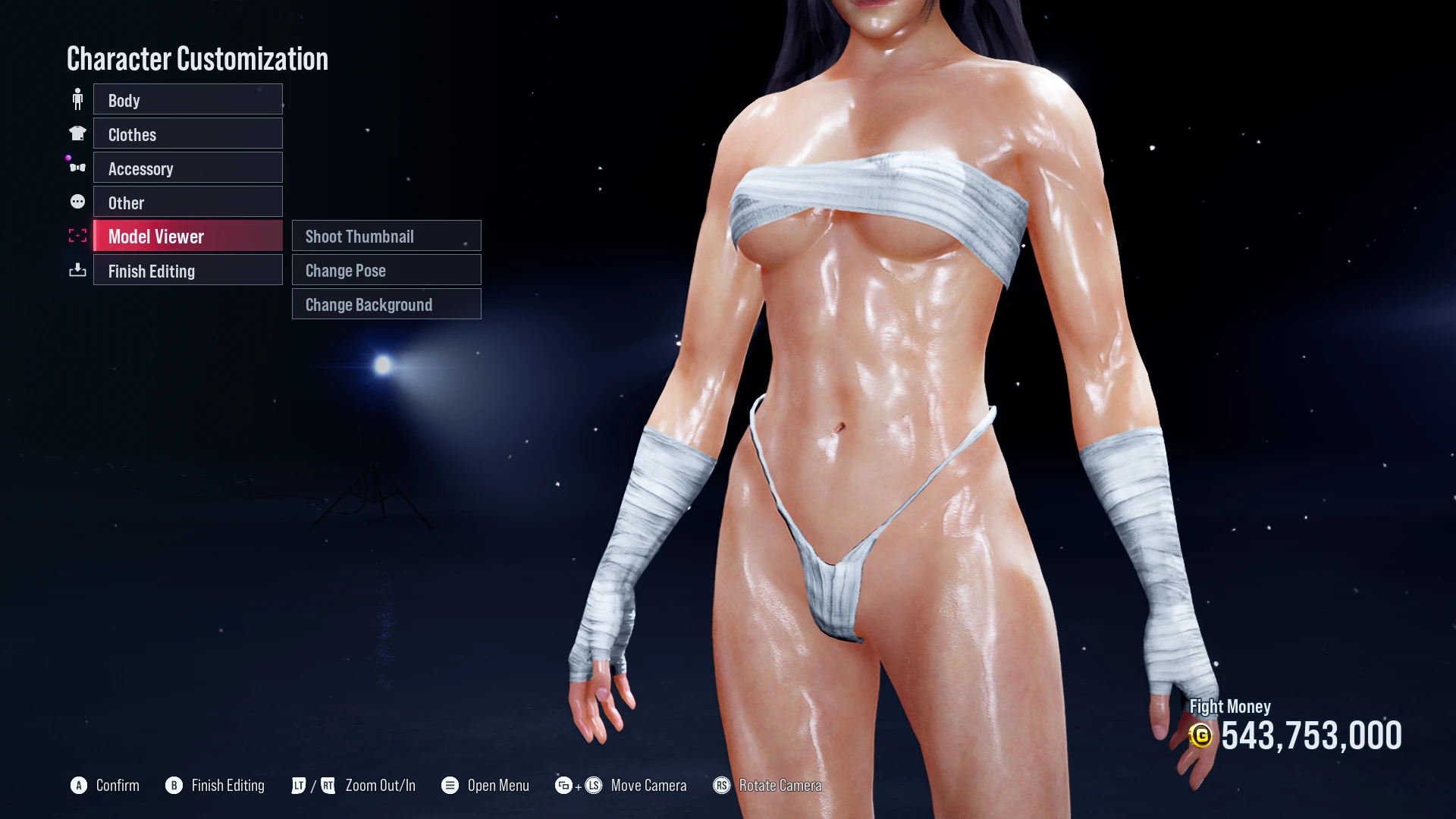
Task: Select the Model Viewer frame icon
Action: coord(77,235)
